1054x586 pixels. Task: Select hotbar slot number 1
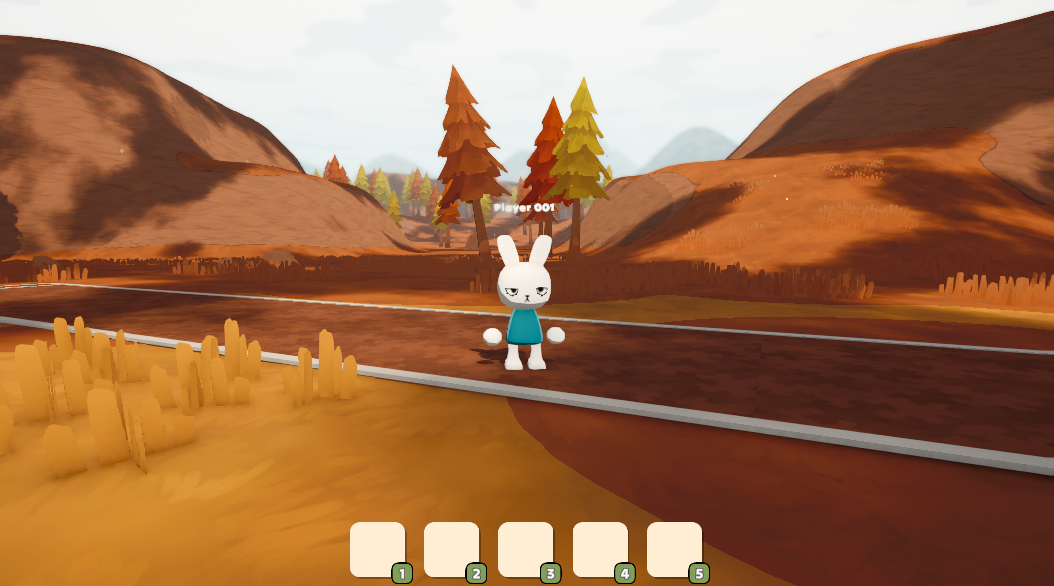pos(377,549)
